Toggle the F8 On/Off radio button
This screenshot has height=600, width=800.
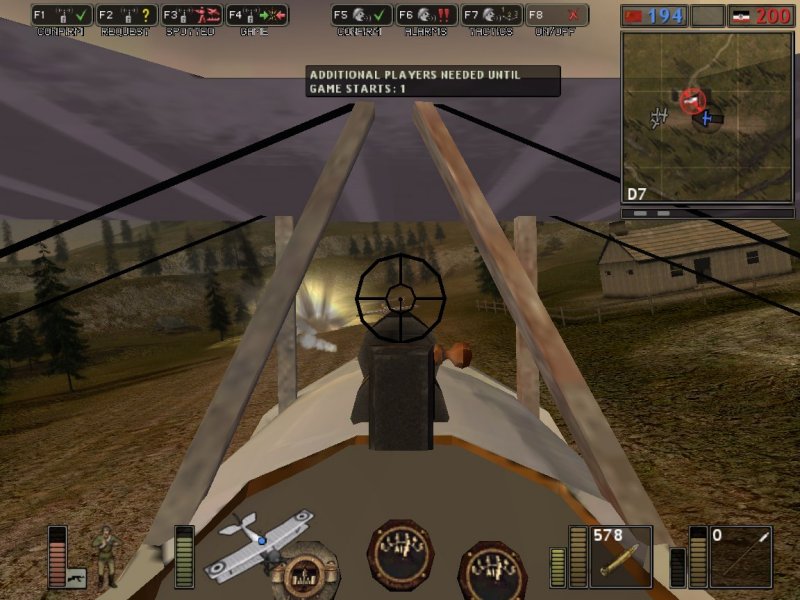coord(557,16)
